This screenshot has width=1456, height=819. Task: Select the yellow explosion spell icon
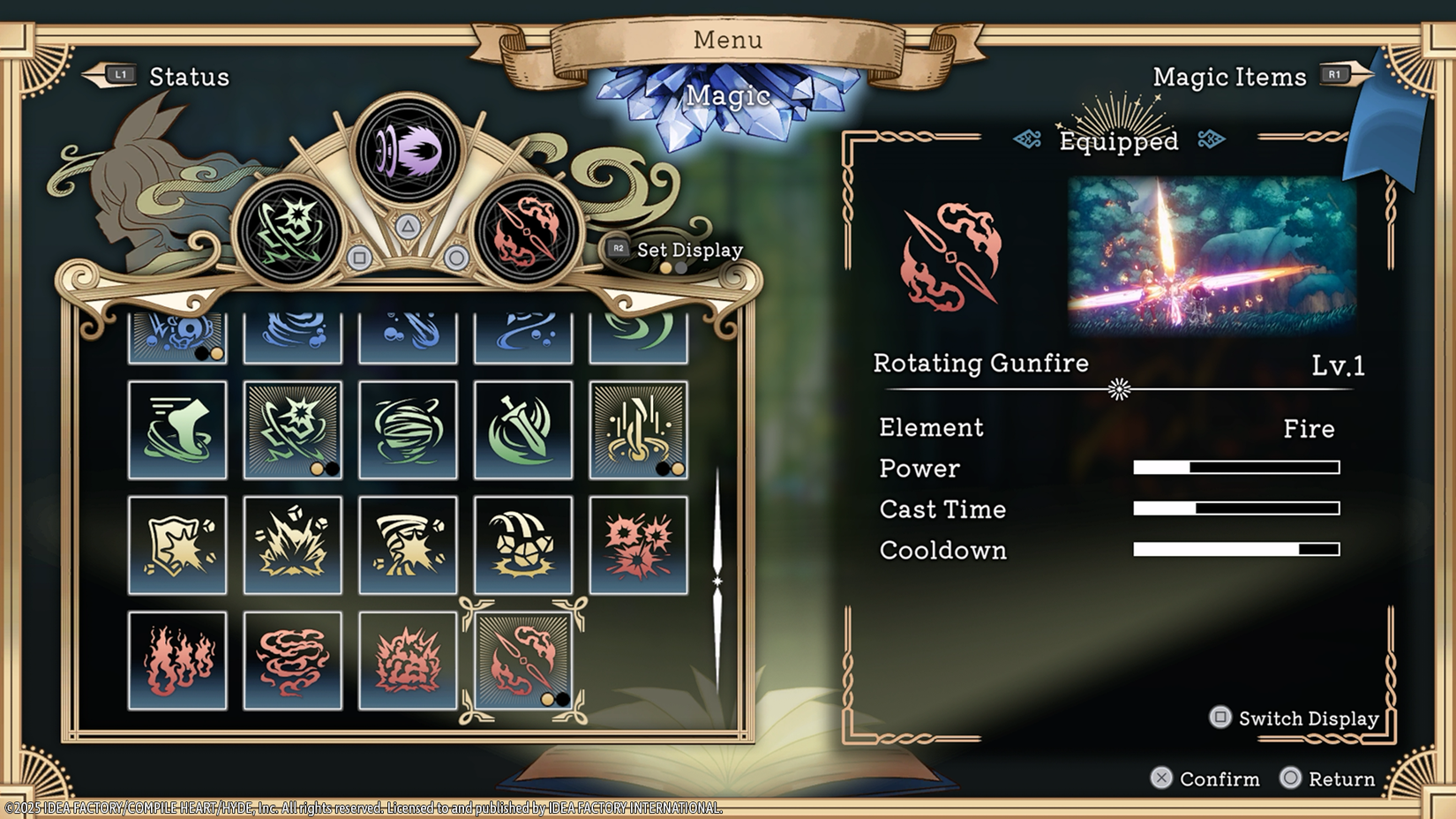point(293,545)
